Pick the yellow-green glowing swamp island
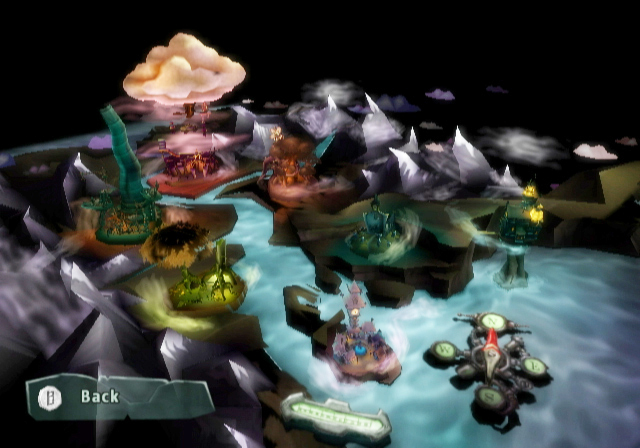The image size is (640, 448). pos(207,285)
